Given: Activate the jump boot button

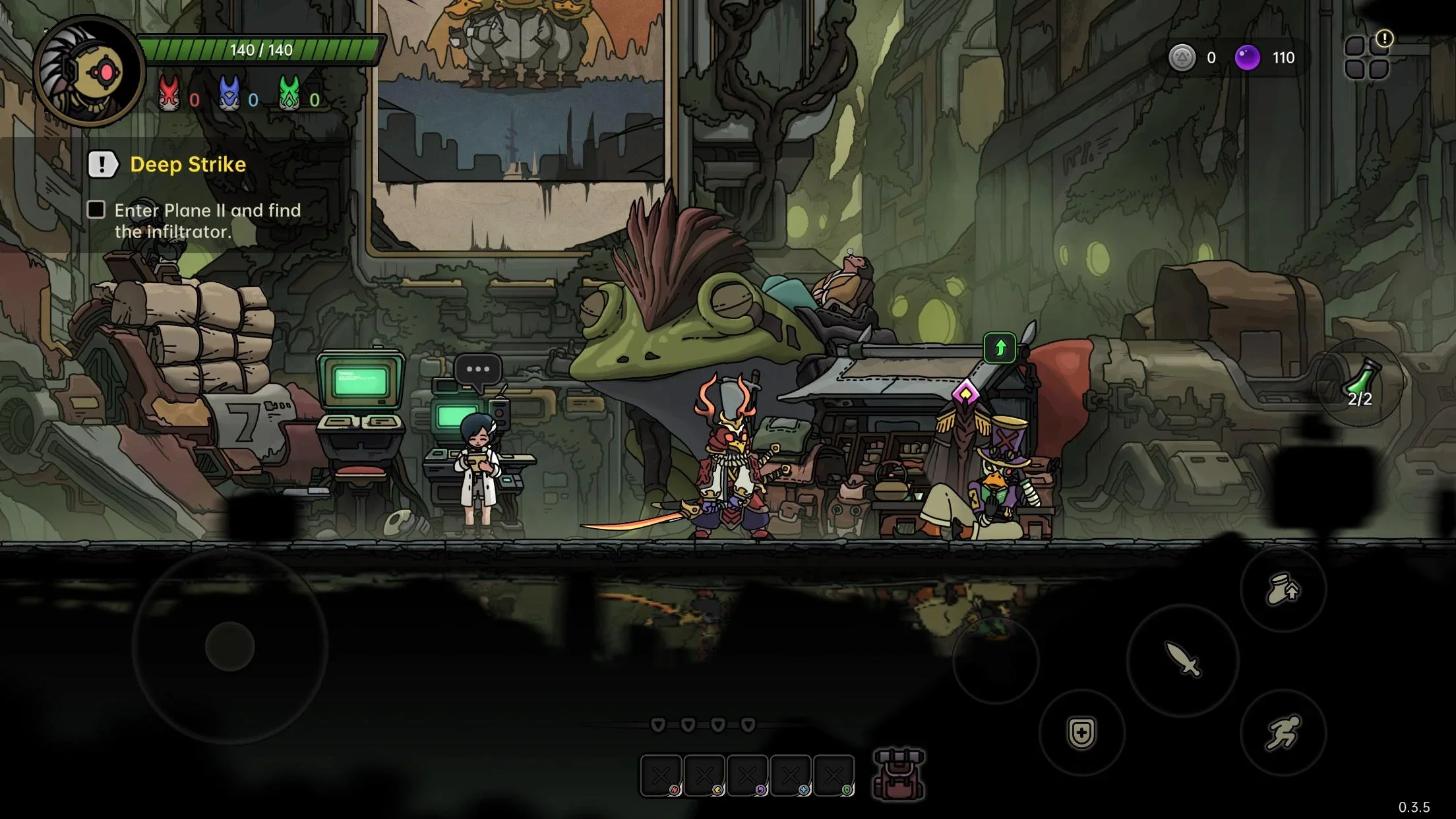Looking at the screenshot, I should coord(1283,589).
